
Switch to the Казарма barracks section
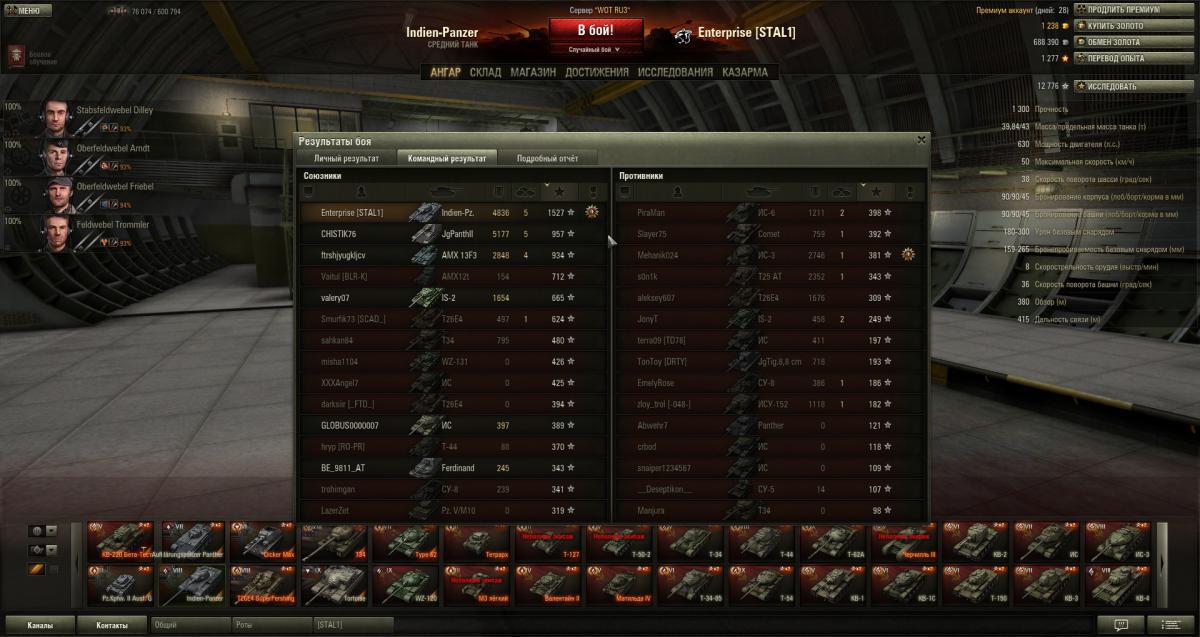[x=745, y=72]
